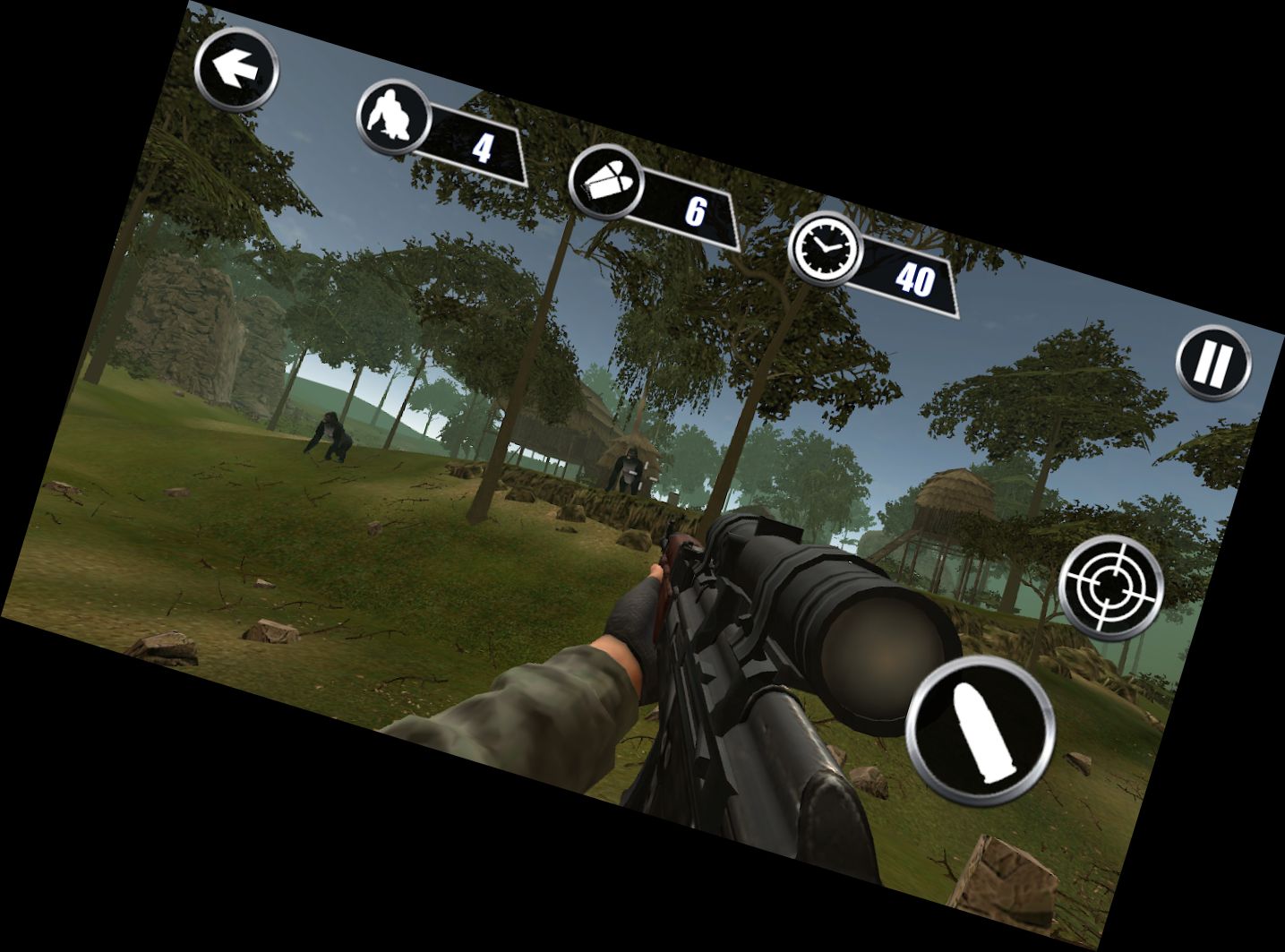Screen dimensions: 1285x952
Task: Exit level via back navigation
Action: coord(235,68)
